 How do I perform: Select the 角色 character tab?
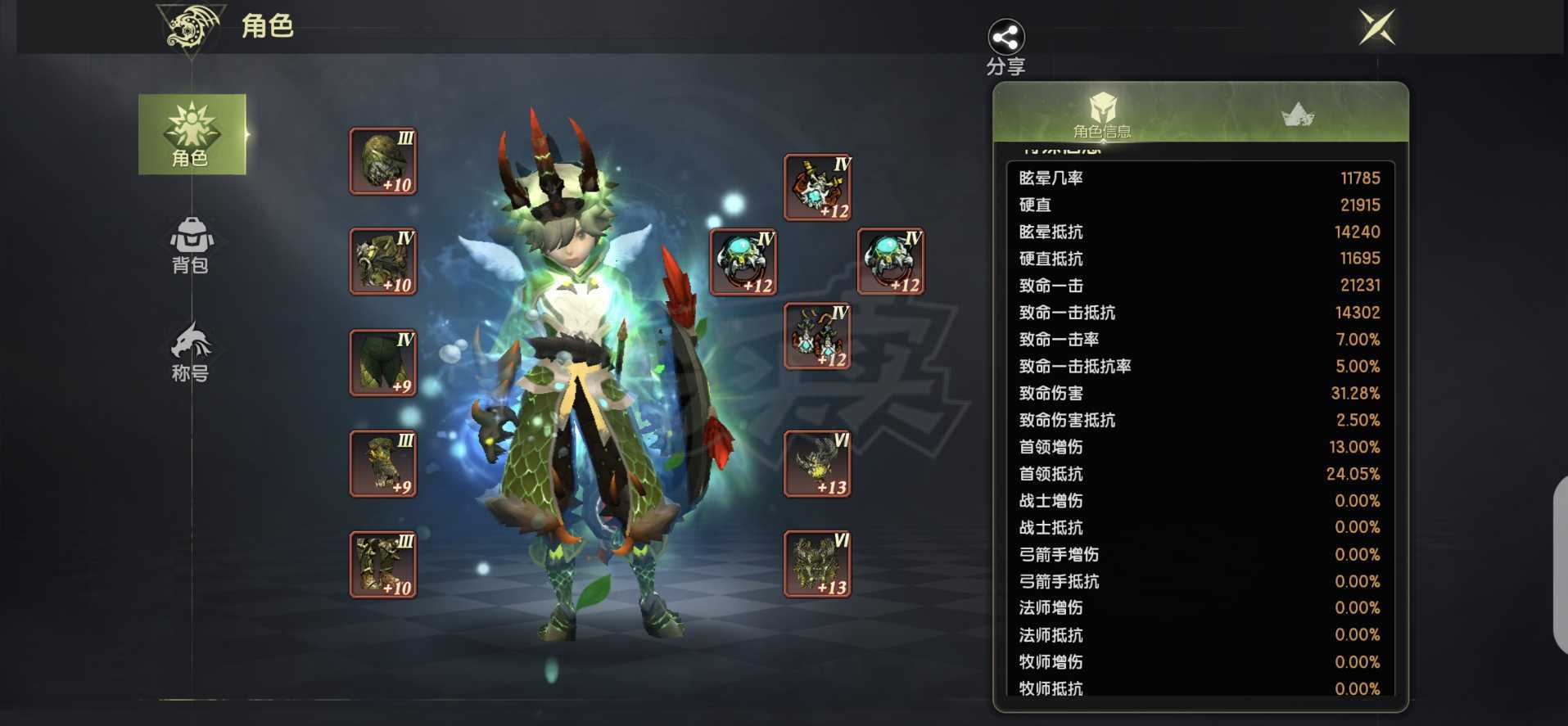click(x=192, y=134)
